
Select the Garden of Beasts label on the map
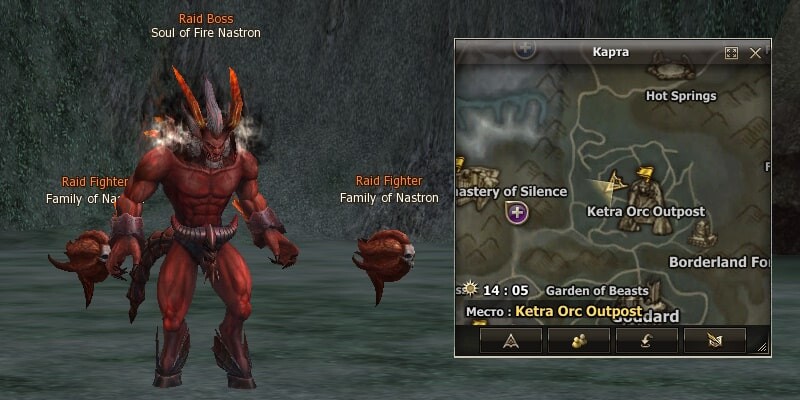click(597, 291)
